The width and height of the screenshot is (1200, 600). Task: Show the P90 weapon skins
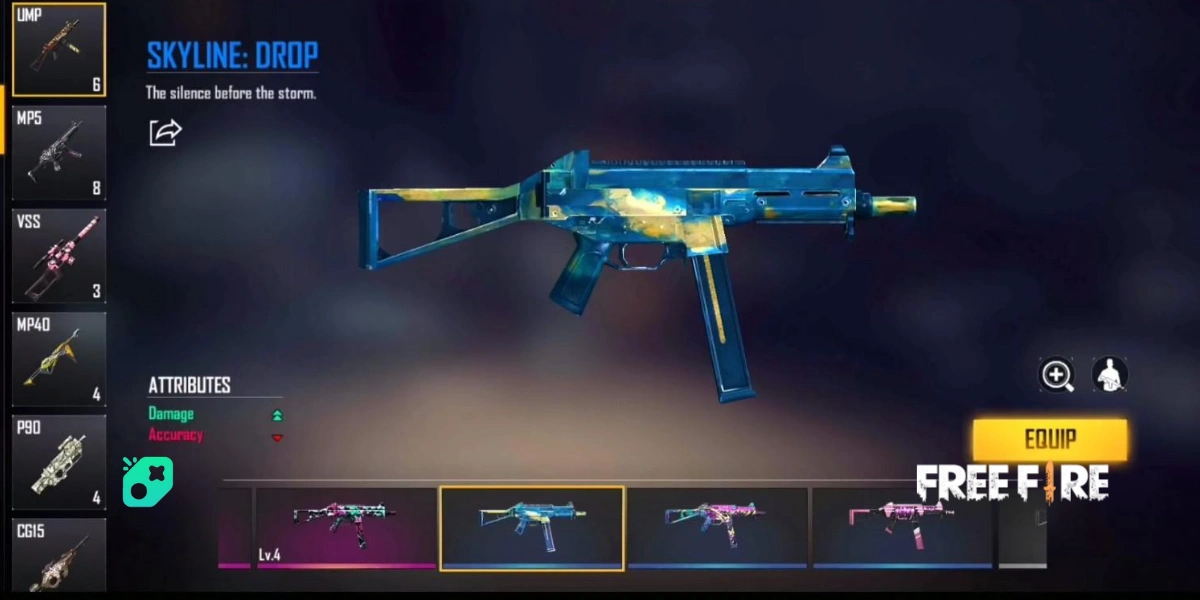pos(59,462)
